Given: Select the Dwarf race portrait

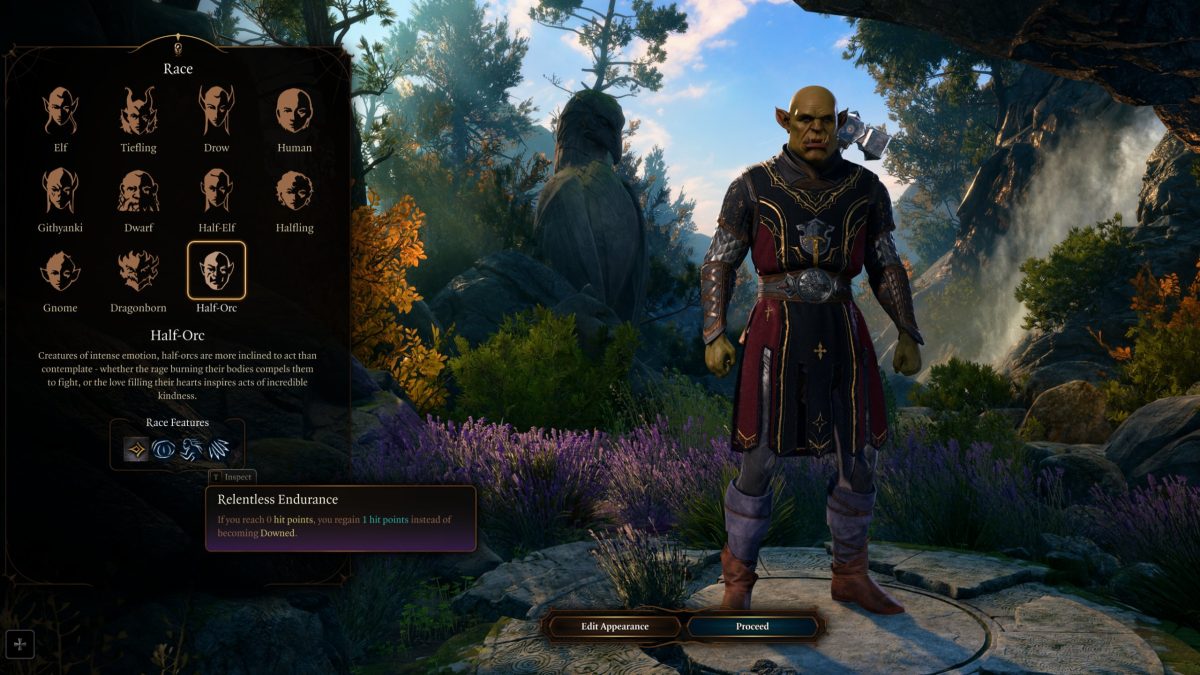Looking at the screenshot, I should click(139, 191).
